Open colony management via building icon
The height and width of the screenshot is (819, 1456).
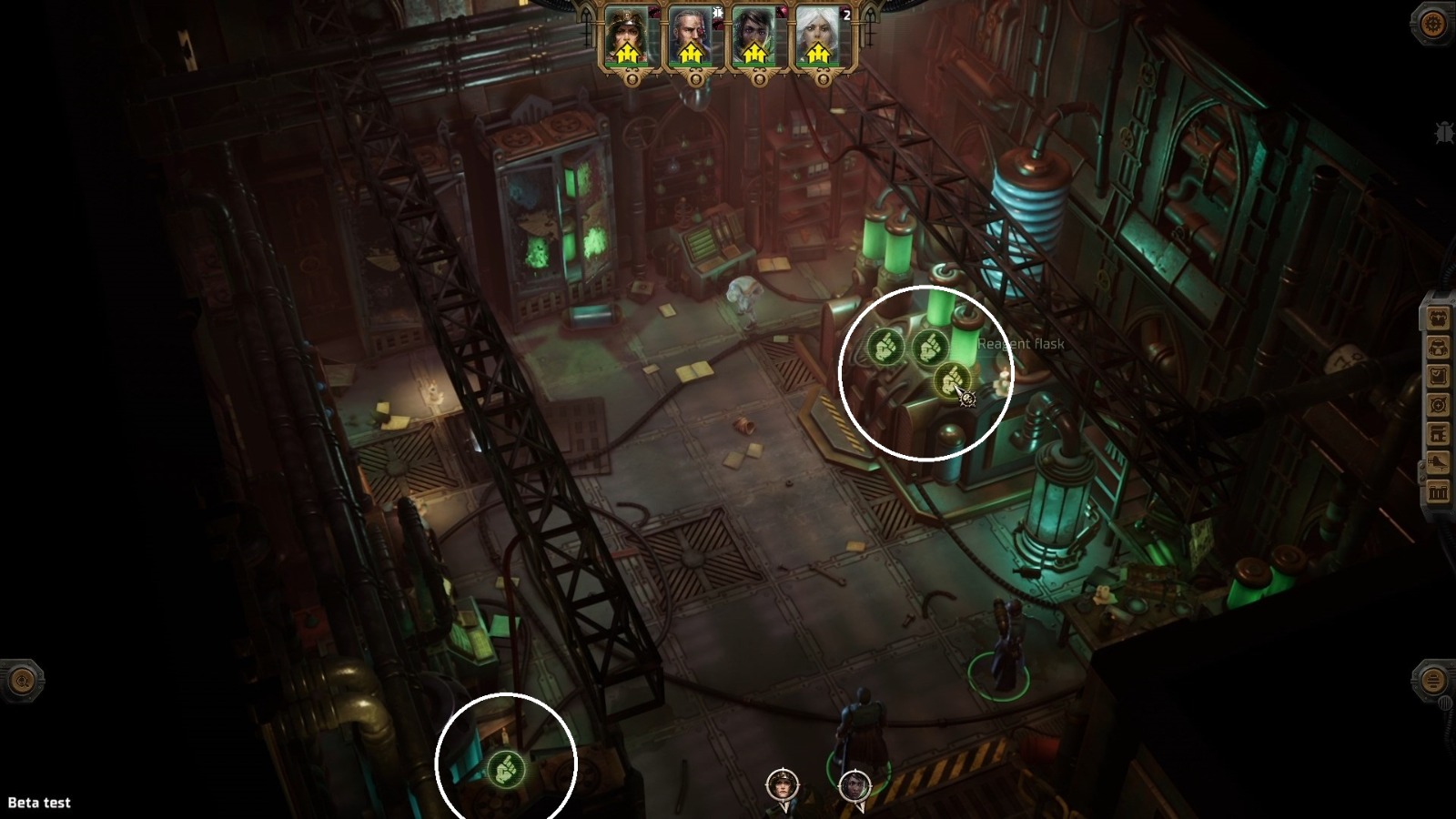click(x=1440, y=435)
